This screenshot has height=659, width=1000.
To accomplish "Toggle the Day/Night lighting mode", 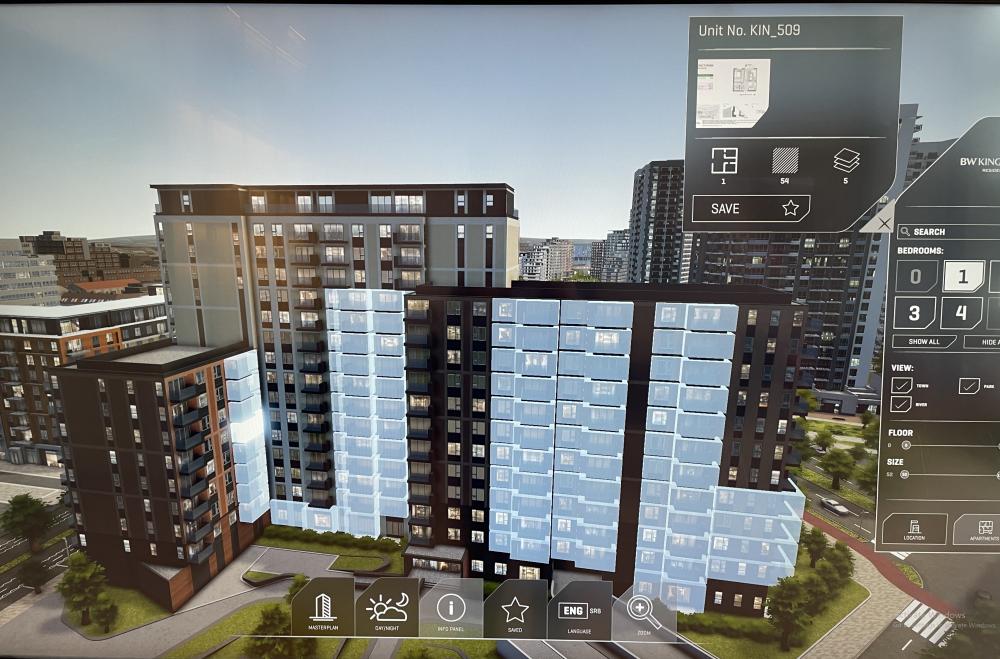I will click(386, 609).
